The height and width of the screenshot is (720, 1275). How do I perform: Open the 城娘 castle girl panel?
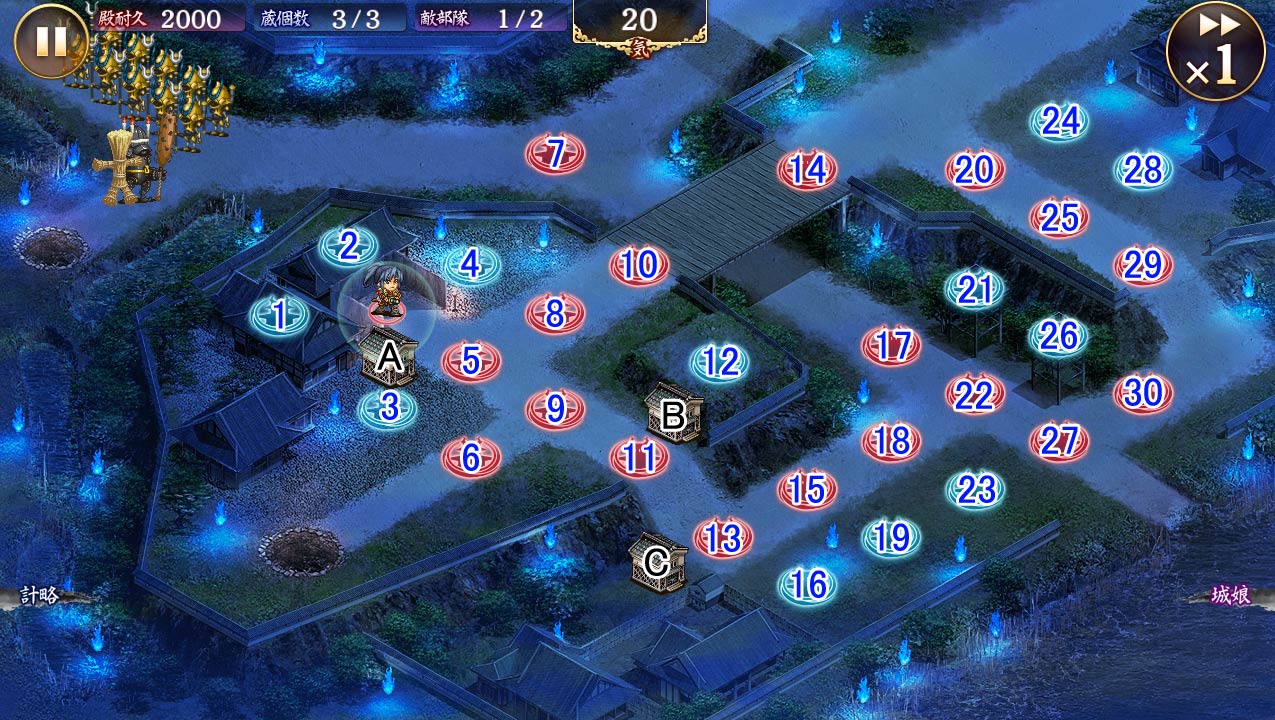[1230, 596]
